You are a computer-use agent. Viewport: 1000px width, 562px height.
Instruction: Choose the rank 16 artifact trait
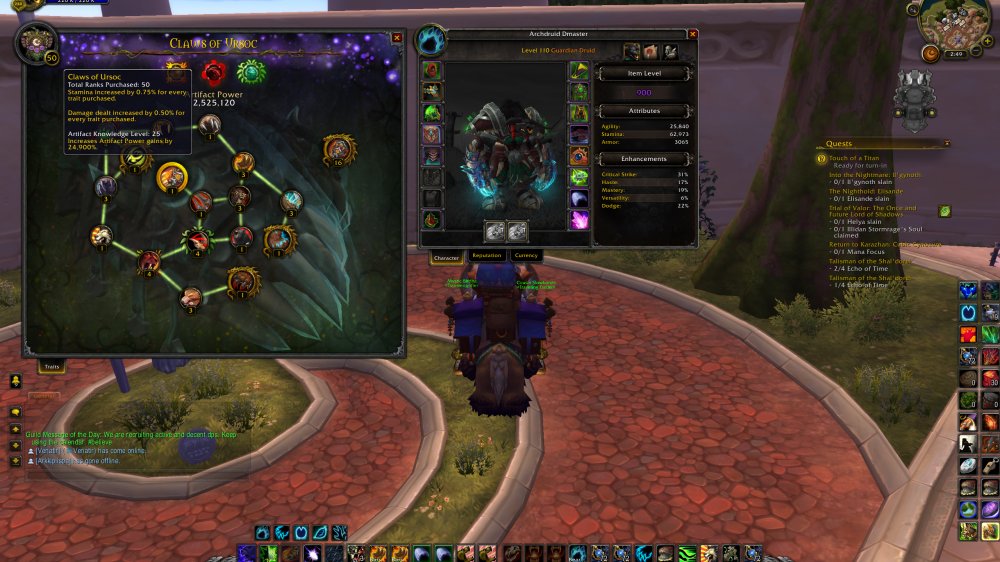338,150
